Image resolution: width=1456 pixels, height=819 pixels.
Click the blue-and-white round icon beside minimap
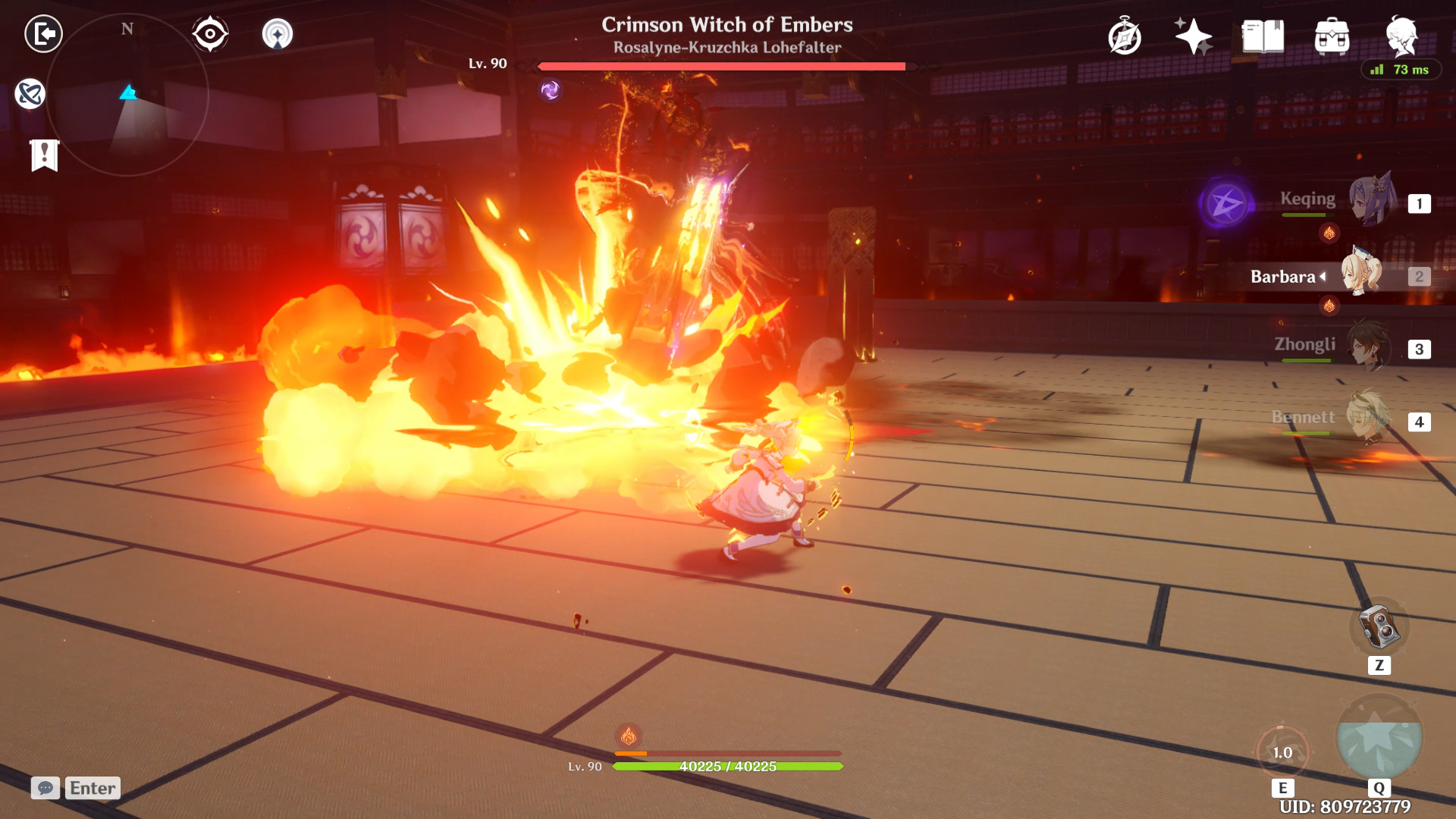(30, 94)
